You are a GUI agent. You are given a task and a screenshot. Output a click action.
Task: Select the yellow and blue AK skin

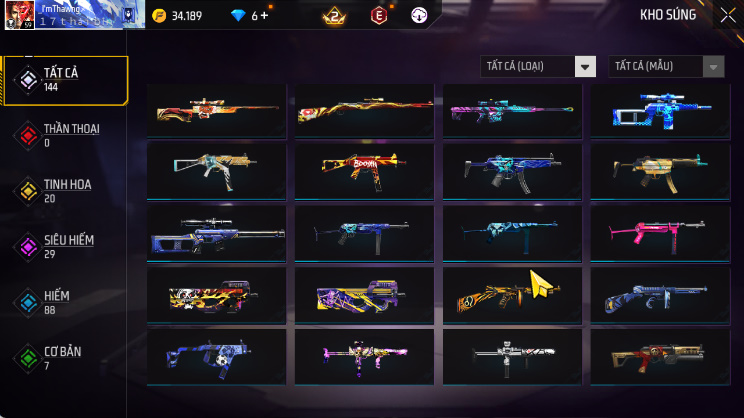click(x=512, y=295)
